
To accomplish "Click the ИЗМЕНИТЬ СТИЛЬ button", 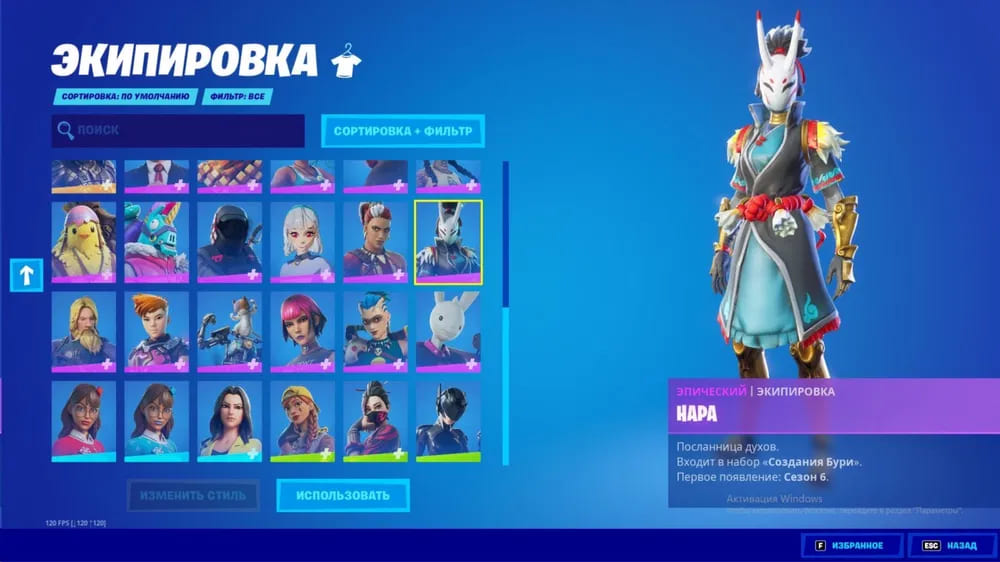I will (x=193, y=494).
